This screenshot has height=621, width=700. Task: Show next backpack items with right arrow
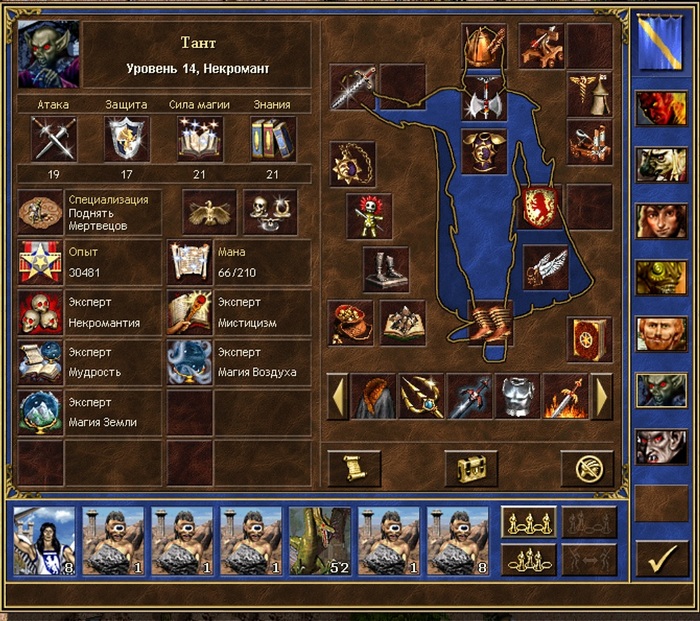click(602, 396)
